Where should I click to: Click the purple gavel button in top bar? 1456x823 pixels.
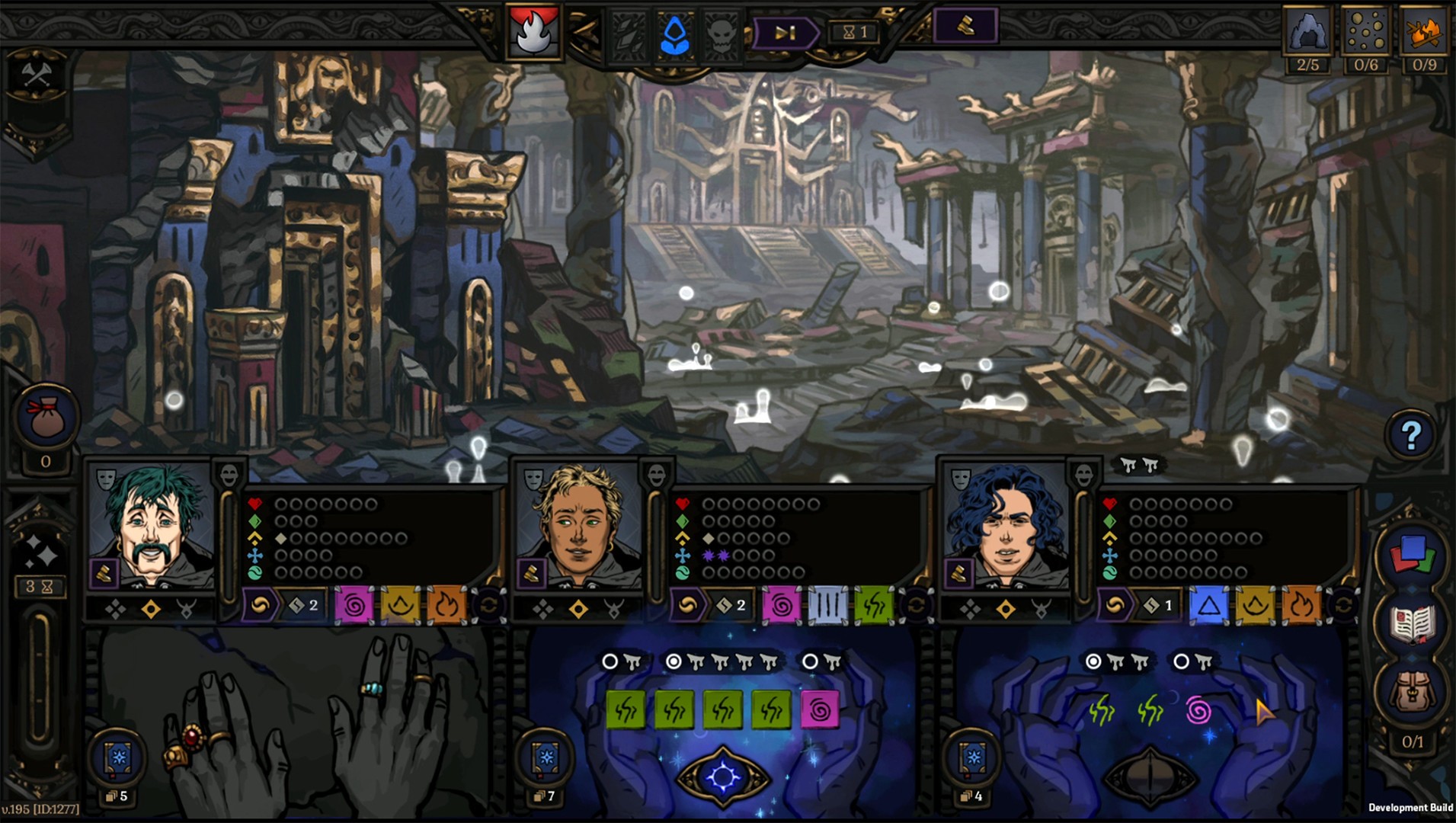[965, 27]
